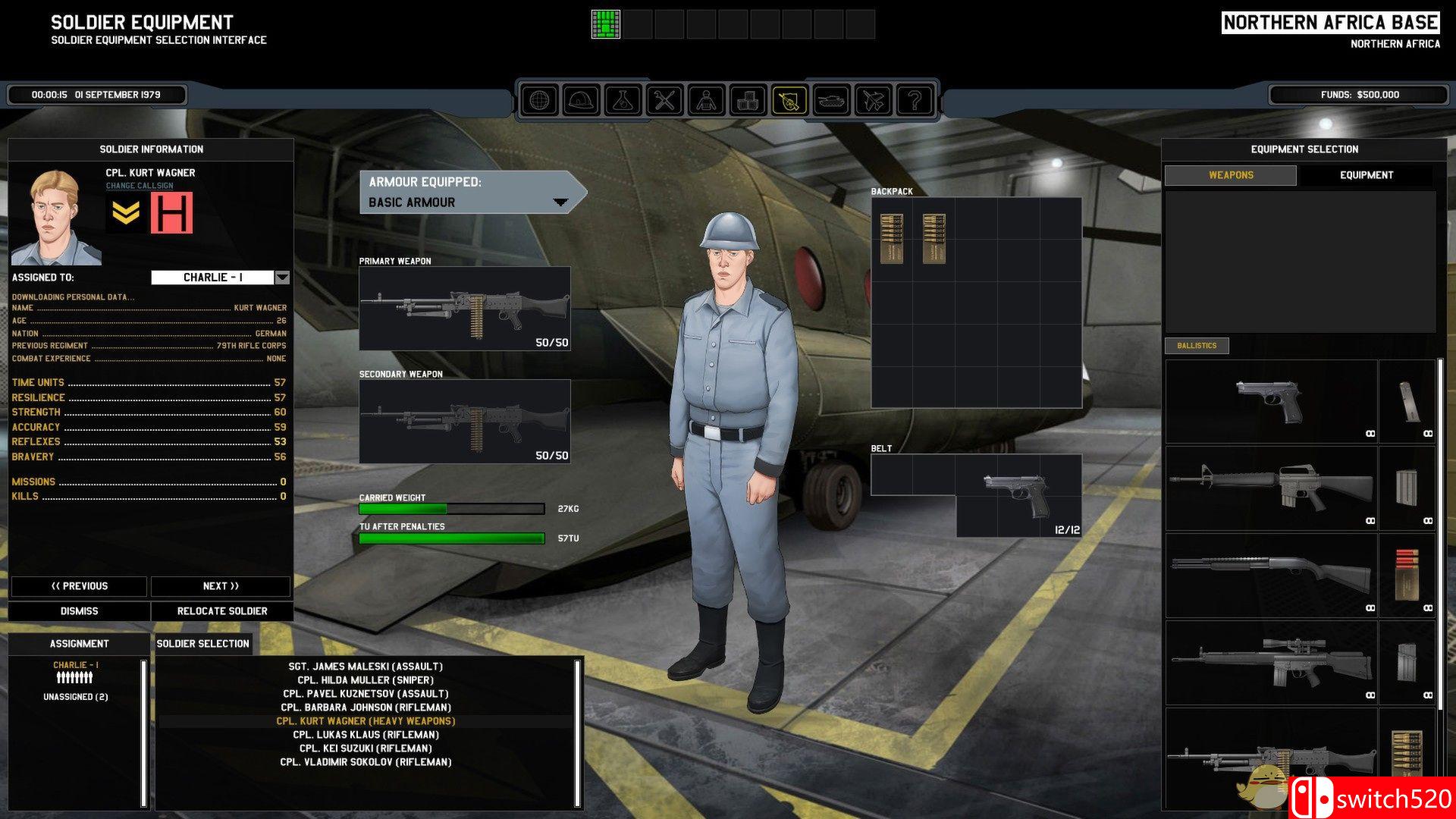Open the stores crates icon
Image resolution: width=1456 pixels, height=819 pixels.
(x=749, y=99)
